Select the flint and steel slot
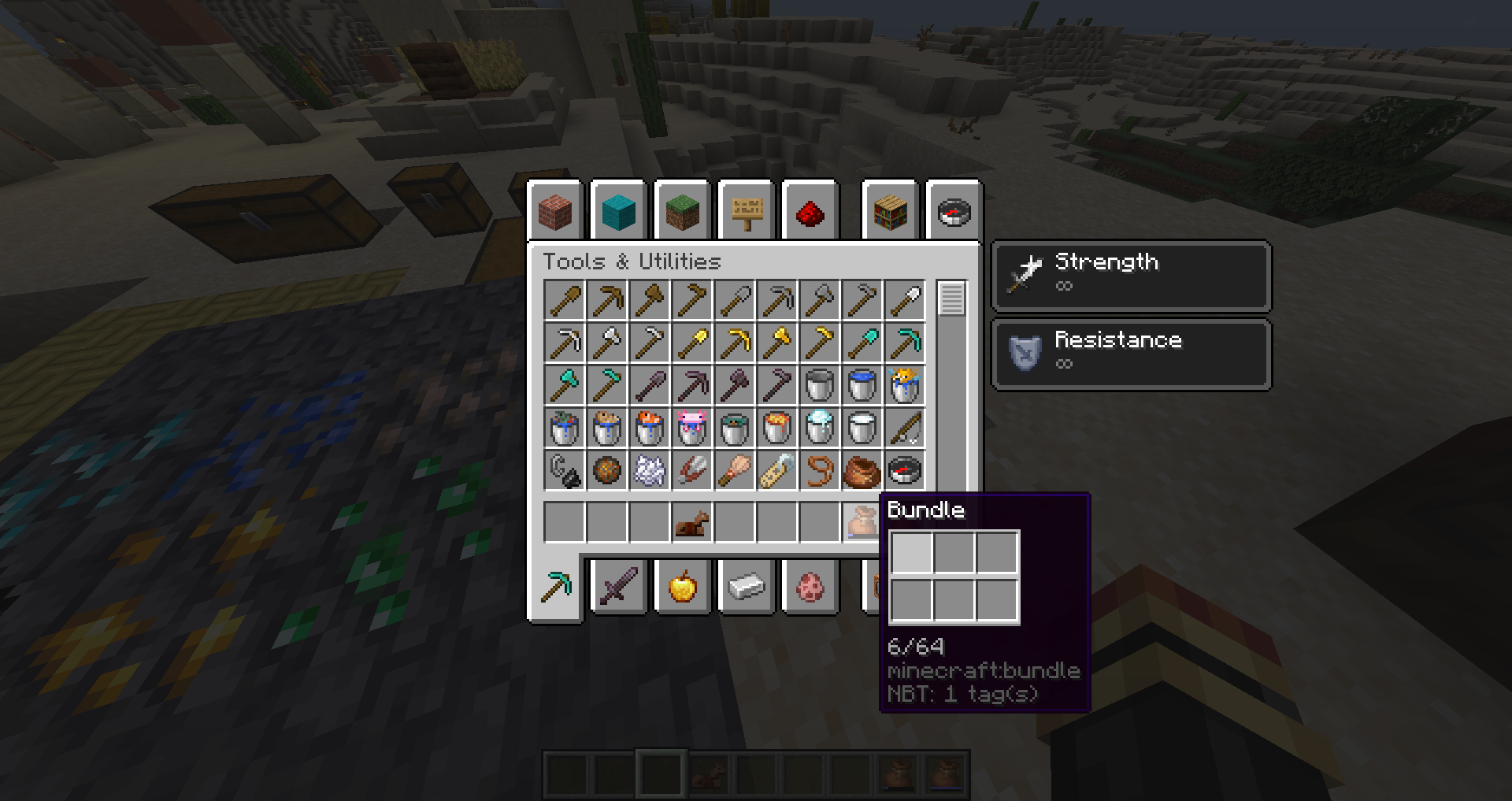Viewport: 1512px width, 801px height. tap(565, 471)
